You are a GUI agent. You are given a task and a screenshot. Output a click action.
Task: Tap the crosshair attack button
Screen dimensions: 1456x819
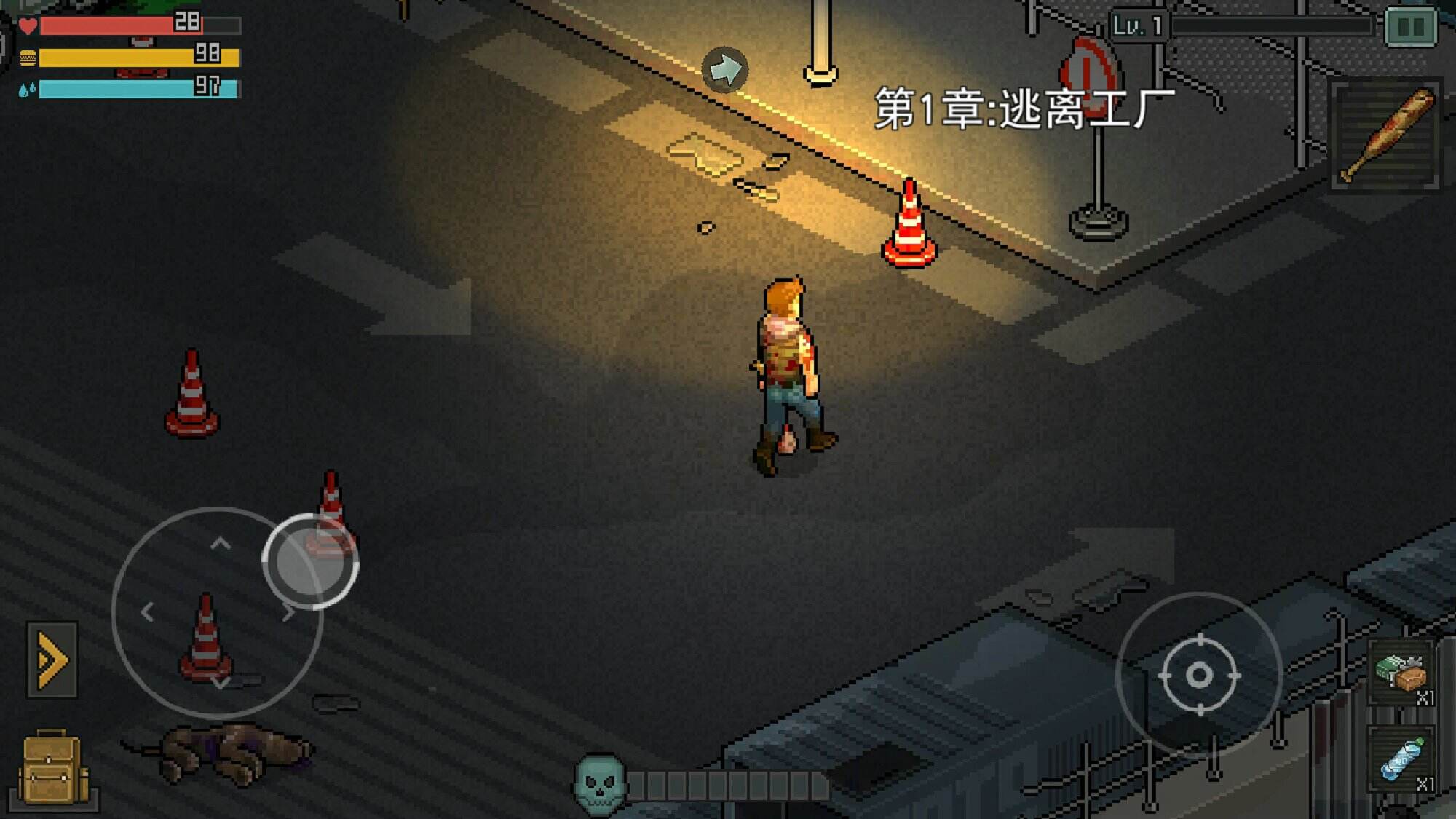coord(1199,675)
